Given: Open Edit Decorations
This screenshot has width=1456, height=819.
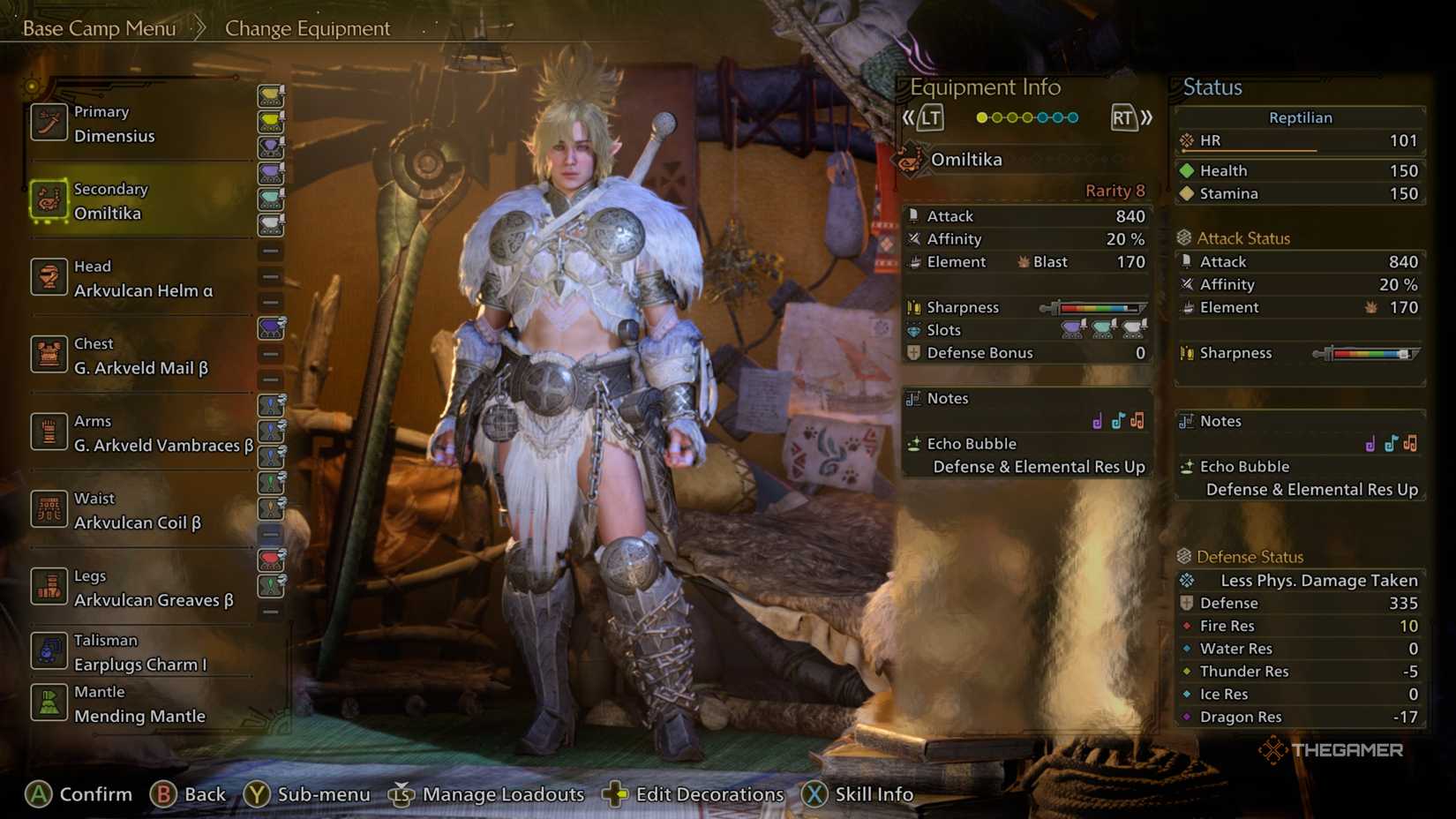Looking at the screenshot, I should point(694,794).
